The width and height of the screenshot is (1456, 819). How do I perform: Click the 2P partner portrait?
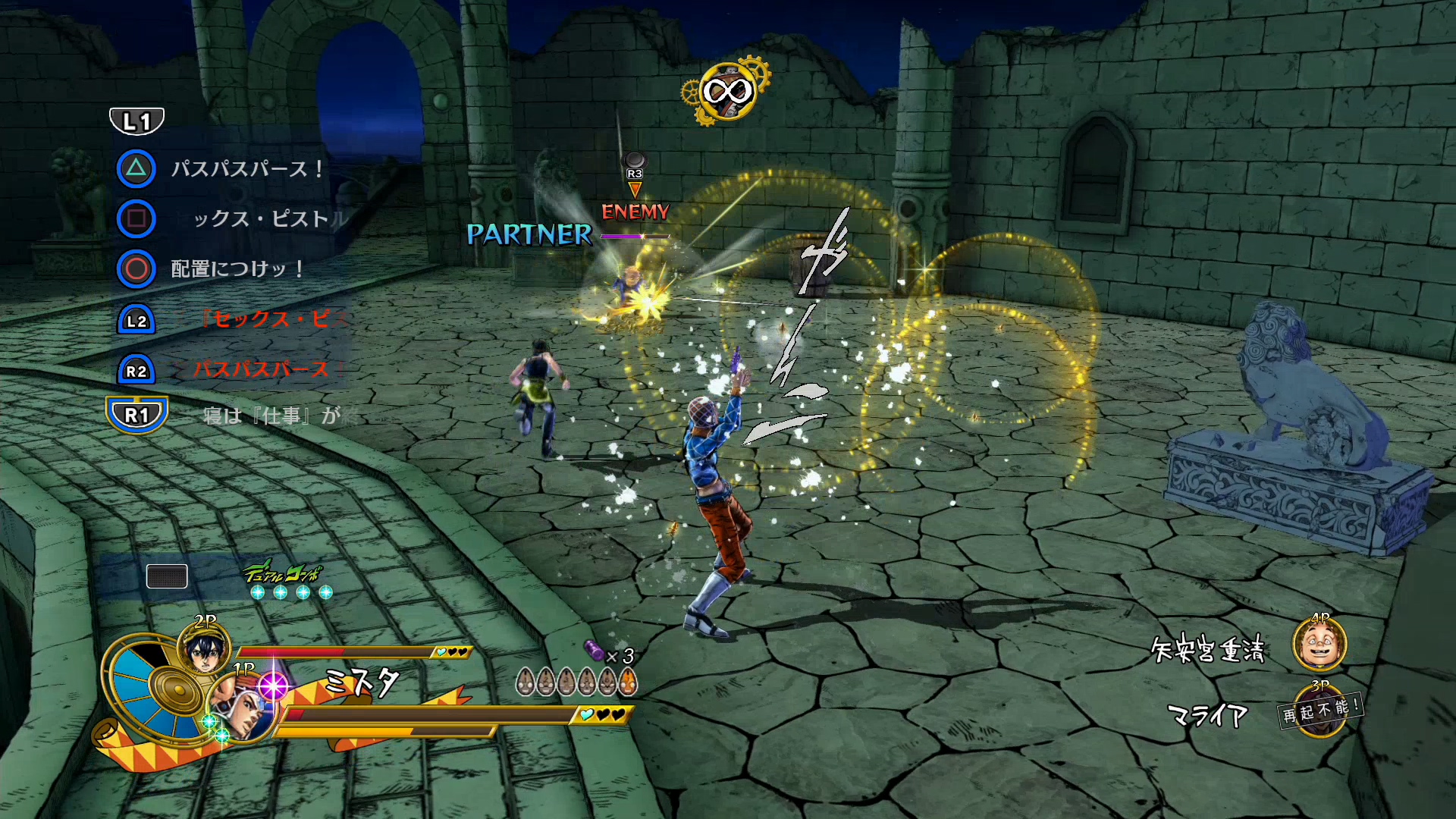tap(203, 650)
